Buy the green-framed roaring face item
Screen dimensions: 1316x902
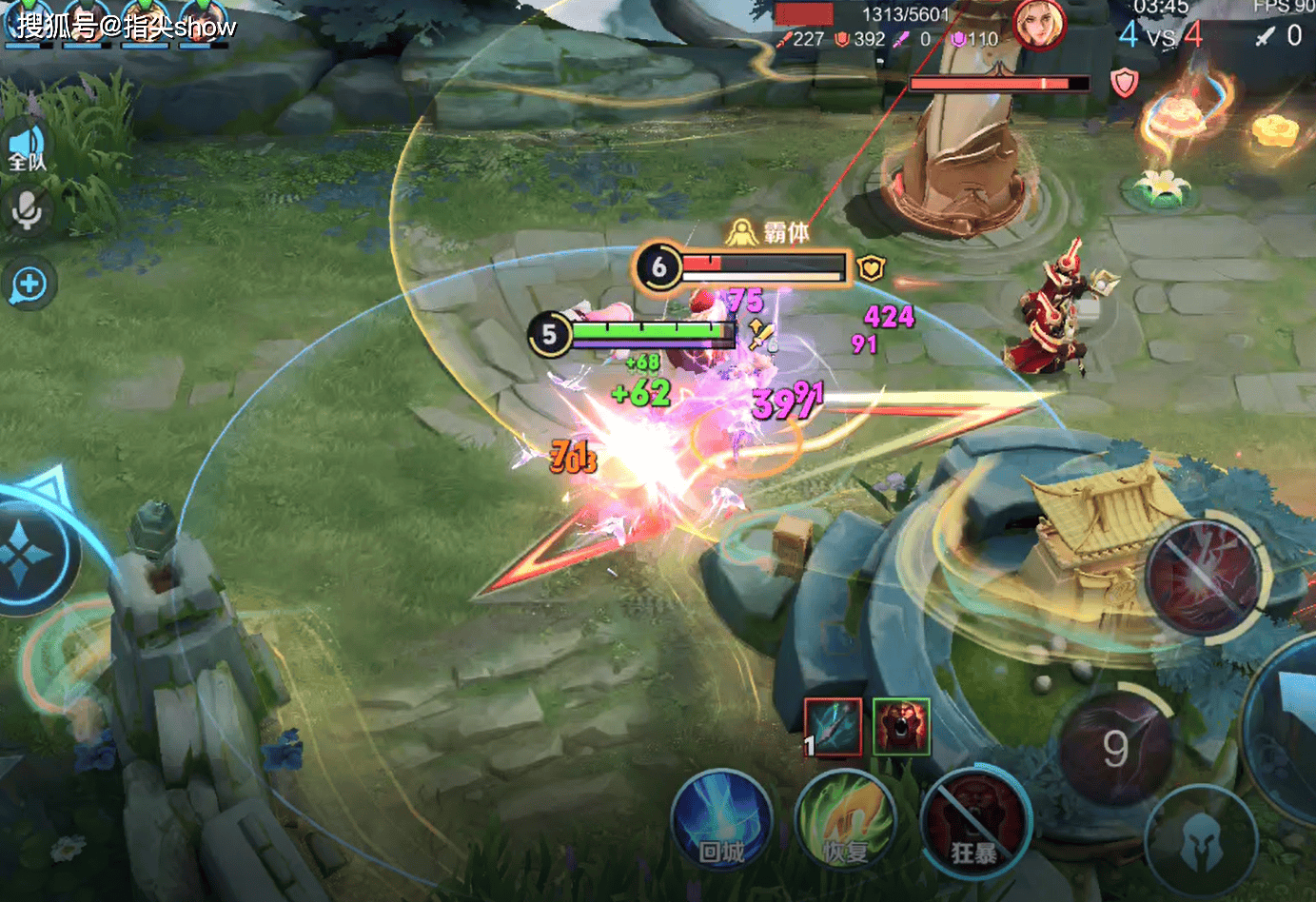[x=900, y=727]
